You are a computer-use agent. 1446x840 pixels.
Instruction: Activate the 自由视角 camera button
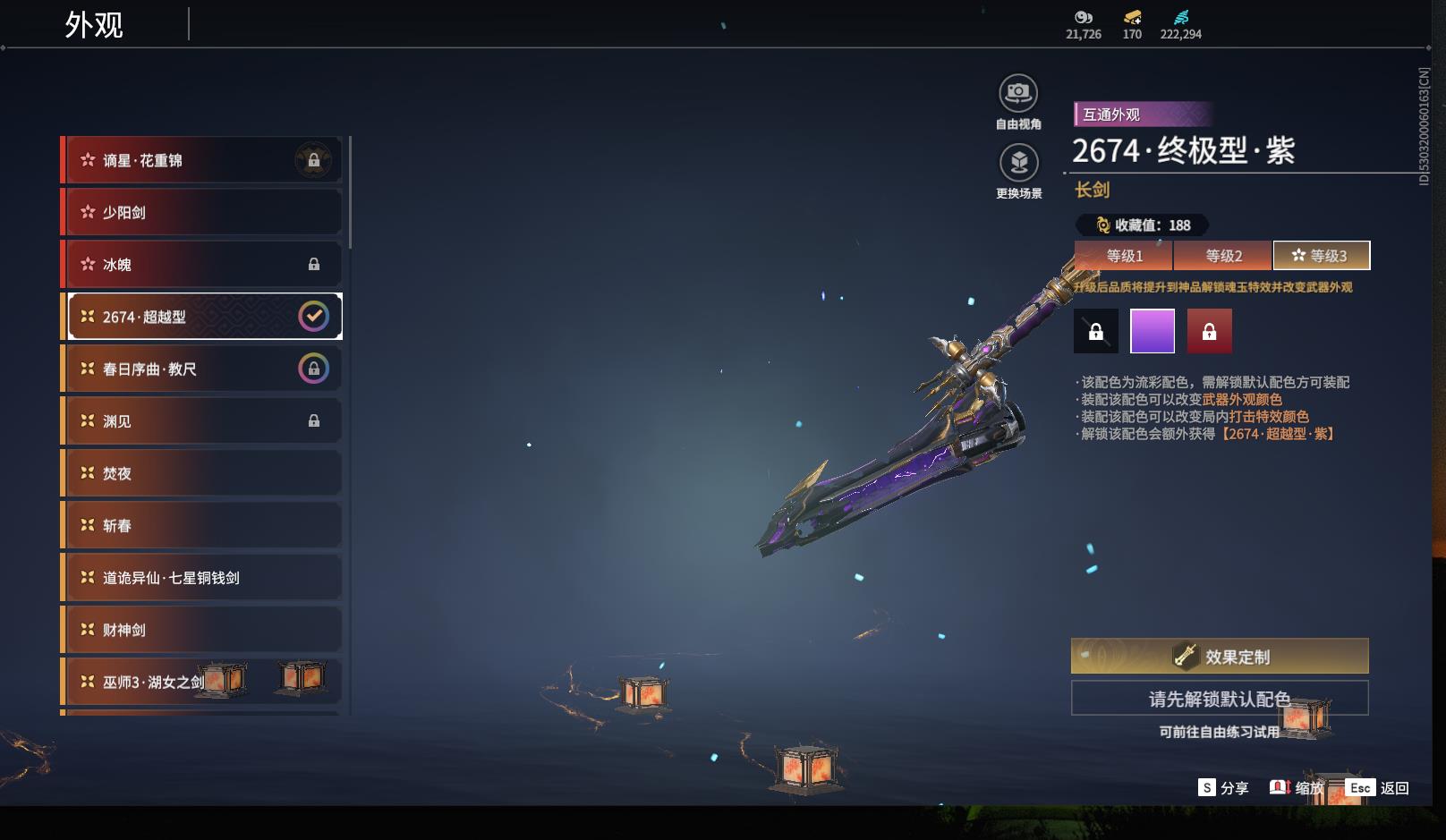[x=1018, y=93]
